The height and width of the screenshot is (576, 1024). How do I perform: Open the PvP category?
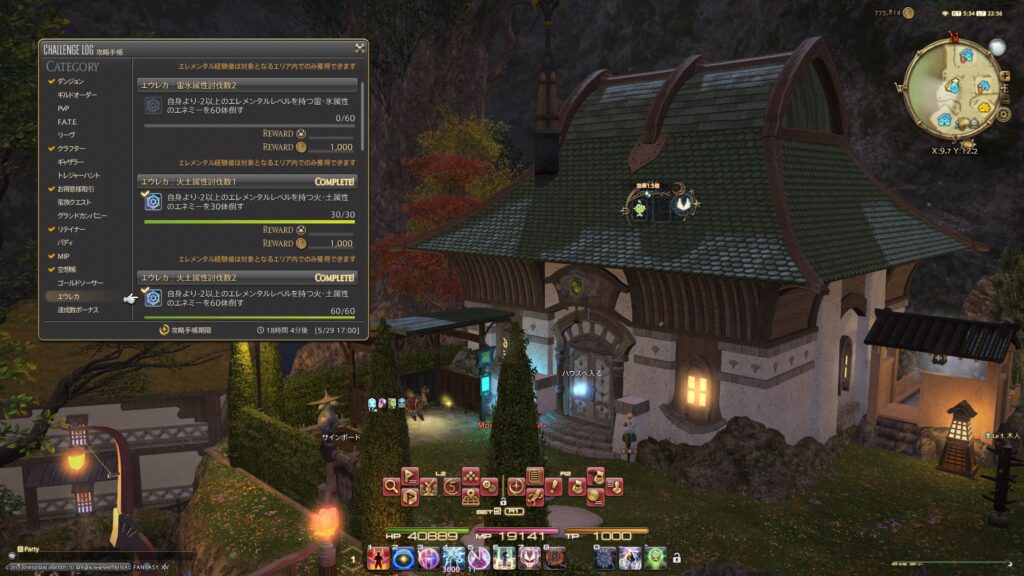pos(63,107)
